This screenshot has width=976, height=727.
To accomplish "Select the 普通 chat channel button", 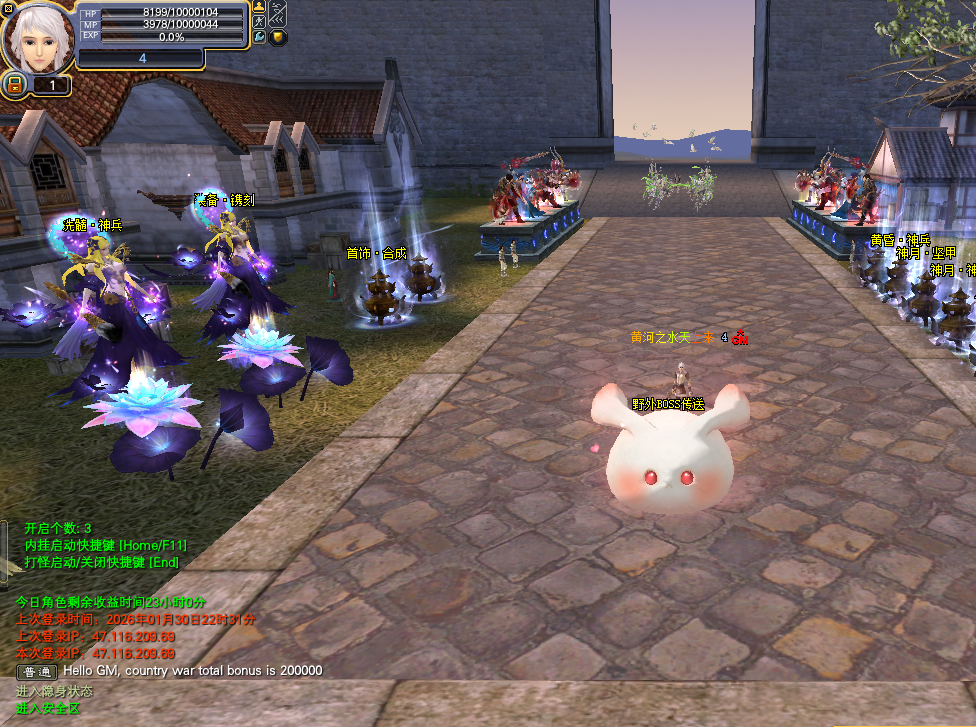I will click(x=37, y=671).
